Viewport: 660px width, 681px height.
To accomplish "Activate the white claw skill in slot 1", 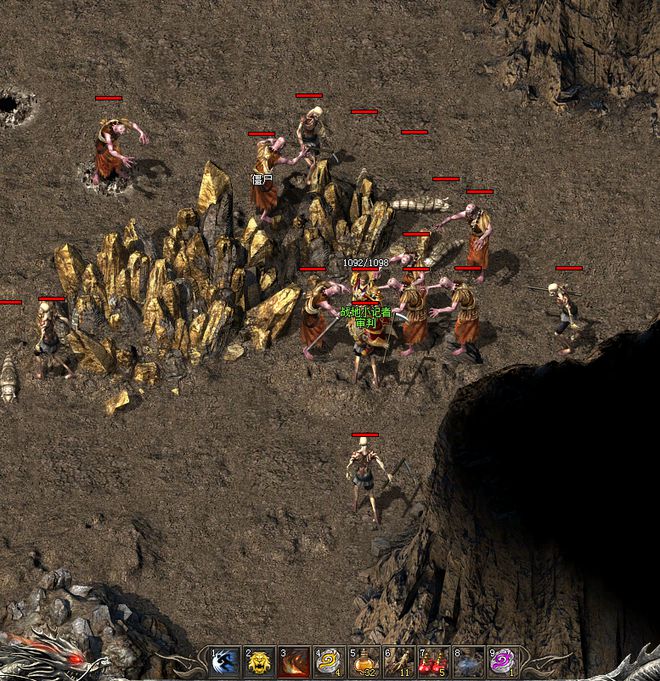I will coord(225,662).
